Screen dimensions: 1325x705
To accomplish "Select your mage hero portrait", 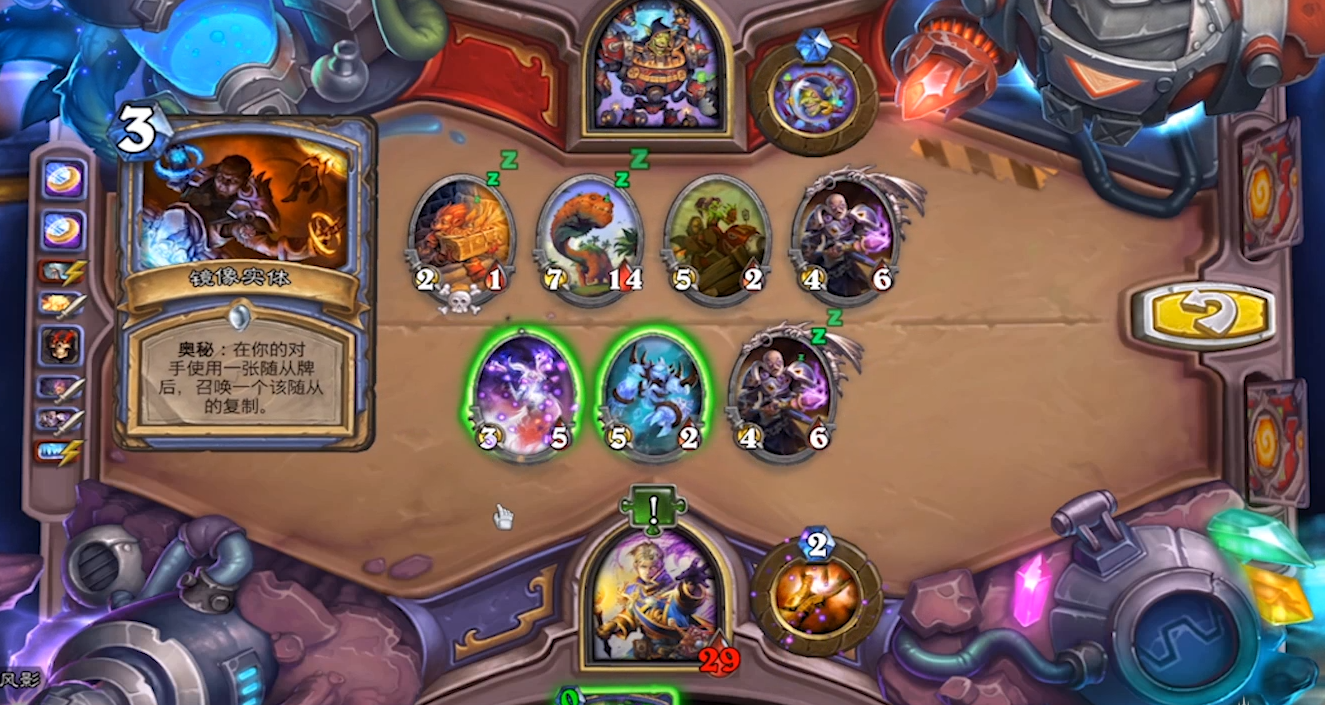I will point(654,596).
